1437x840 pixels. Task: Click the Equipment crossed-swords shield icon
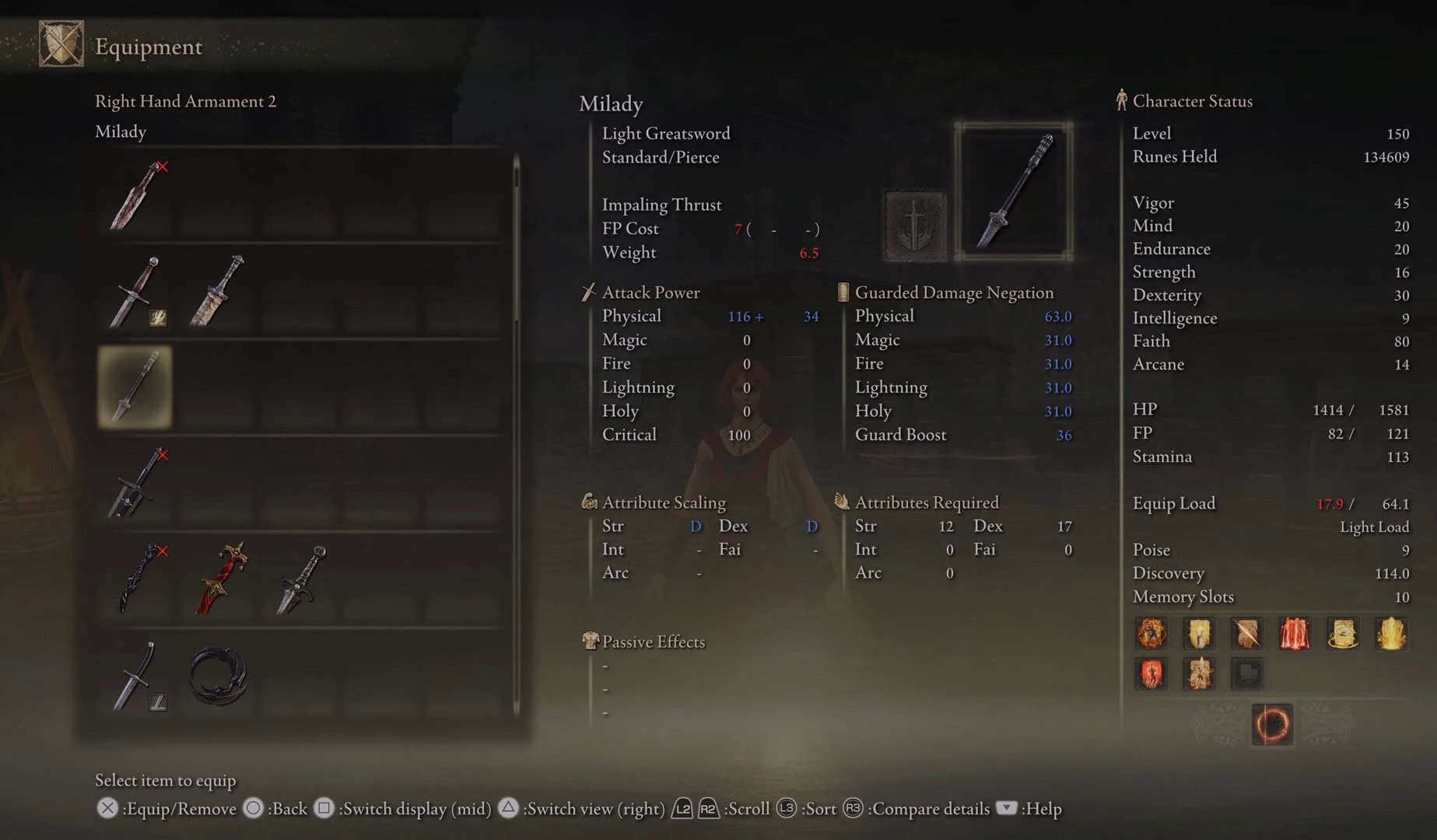click(x=61, y=44)
